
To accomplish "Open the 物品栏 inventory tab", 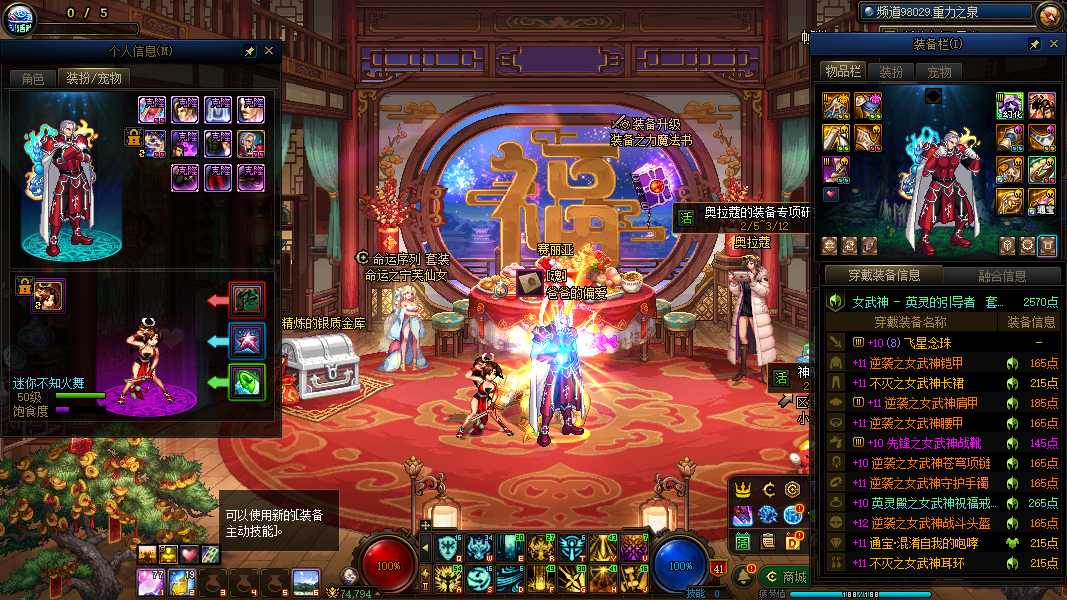I will pyautogui.click(x=842, y=71).
